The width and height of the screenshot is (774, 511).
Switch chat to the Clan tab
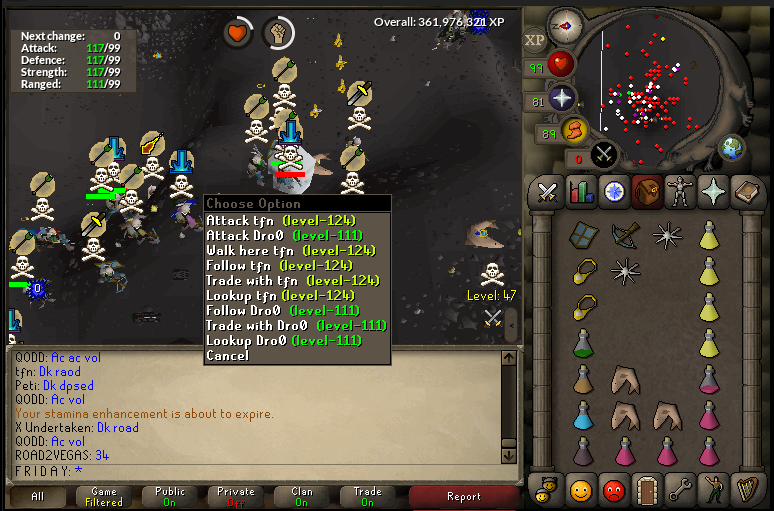pos(302,496)
